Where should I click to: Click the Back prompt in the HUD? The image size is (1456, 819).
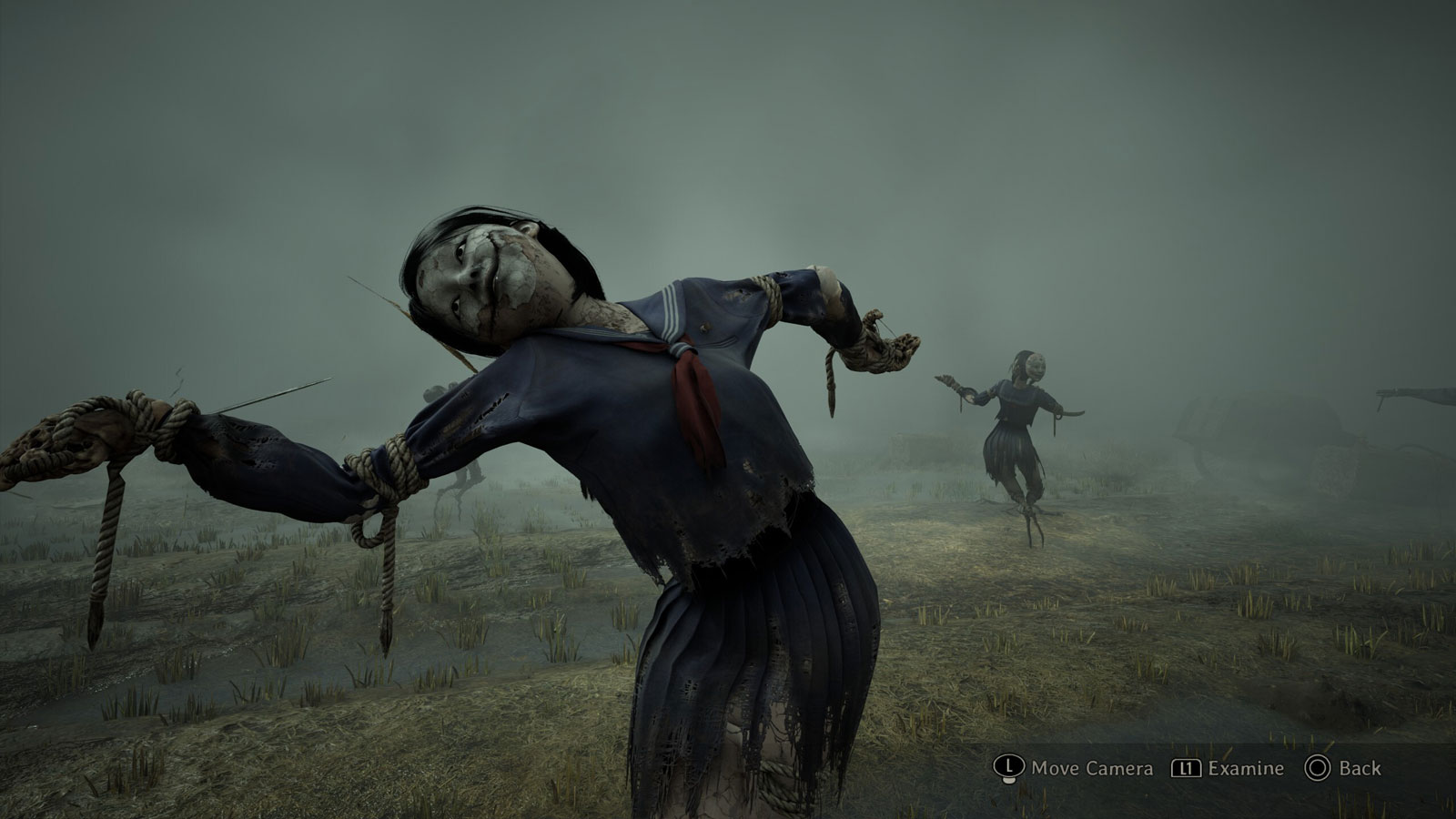point(1338,768)
